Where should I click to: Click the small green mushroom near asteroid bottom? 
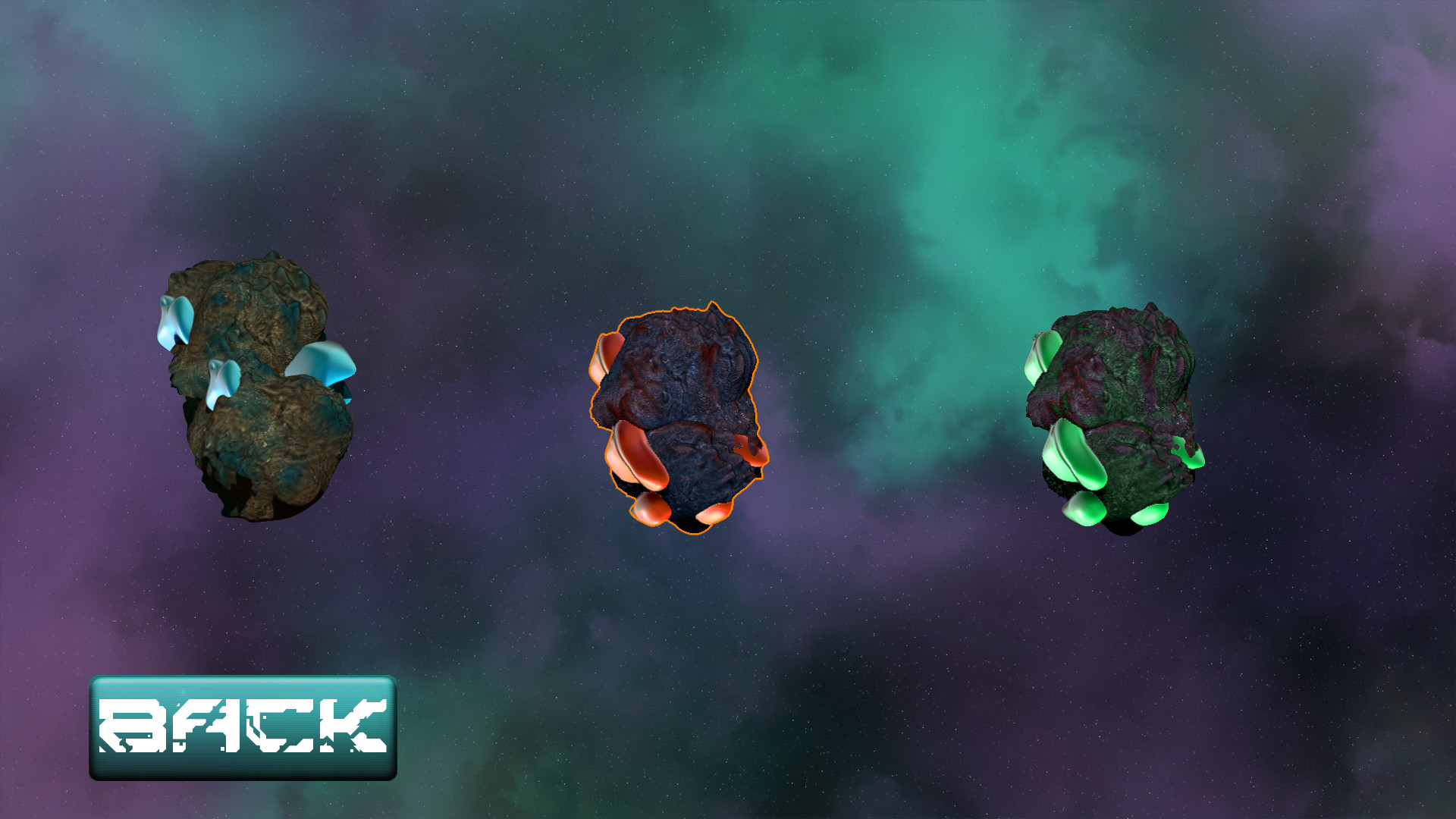1084,510
